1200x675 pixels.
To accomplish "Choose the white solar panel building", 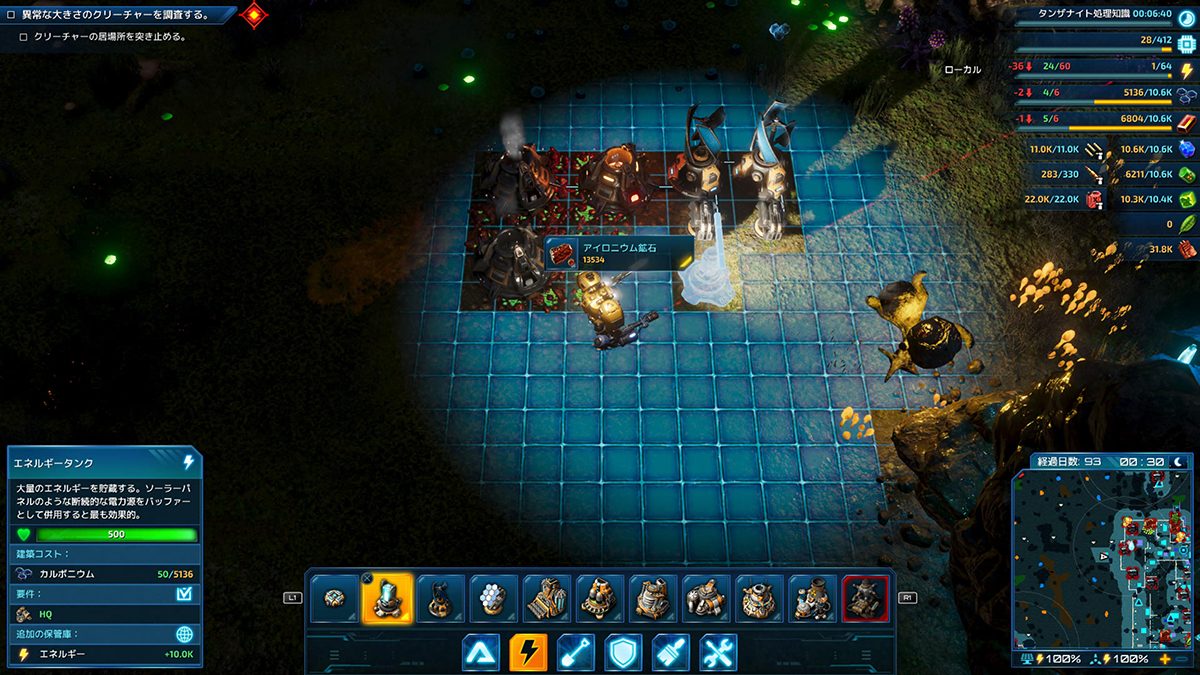I will point(492,598).
